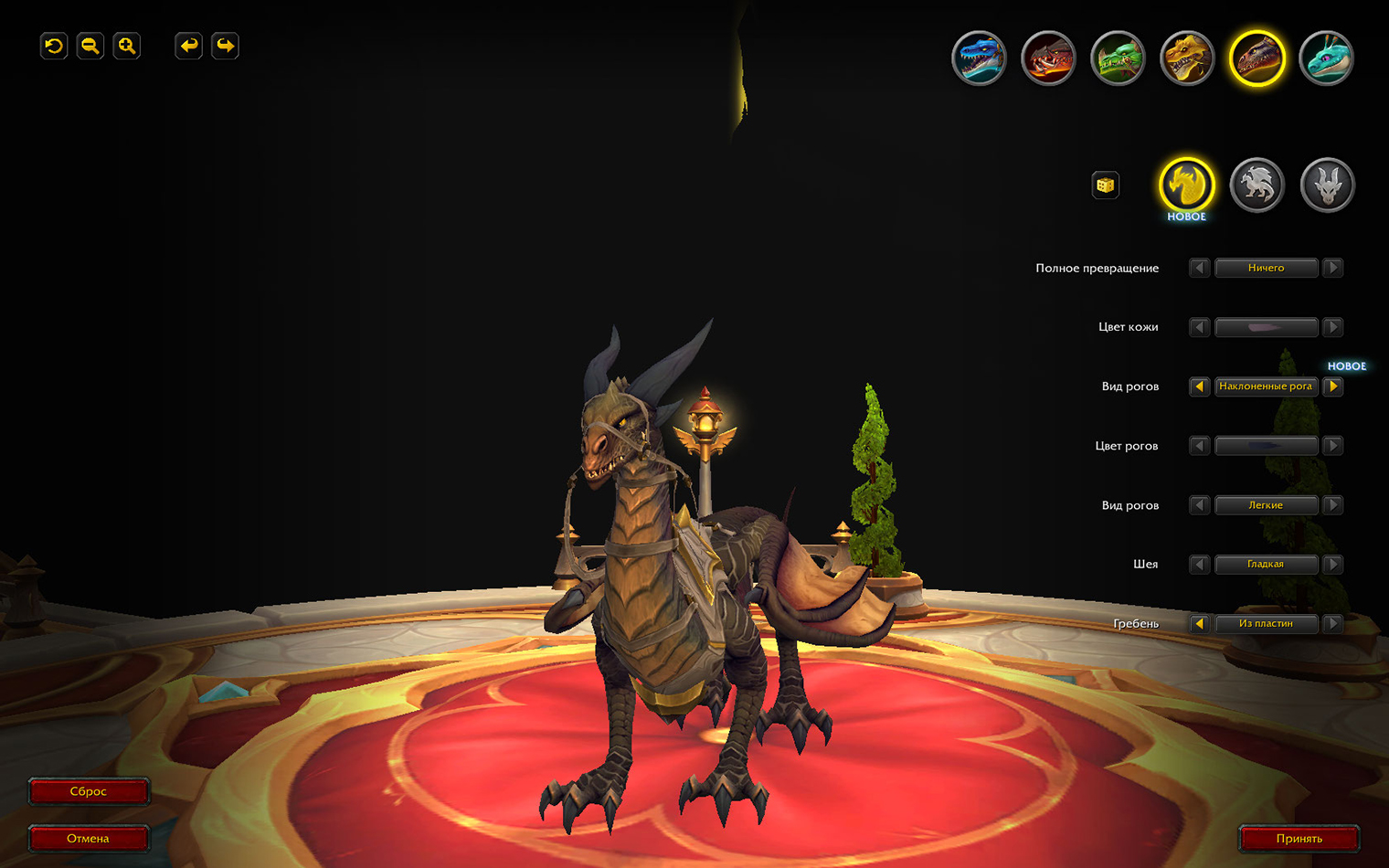The height and width of the screenshot is (868, 1389).
Task: Randomize appearance with the dice button
Action: click(x=1106, y=185)
